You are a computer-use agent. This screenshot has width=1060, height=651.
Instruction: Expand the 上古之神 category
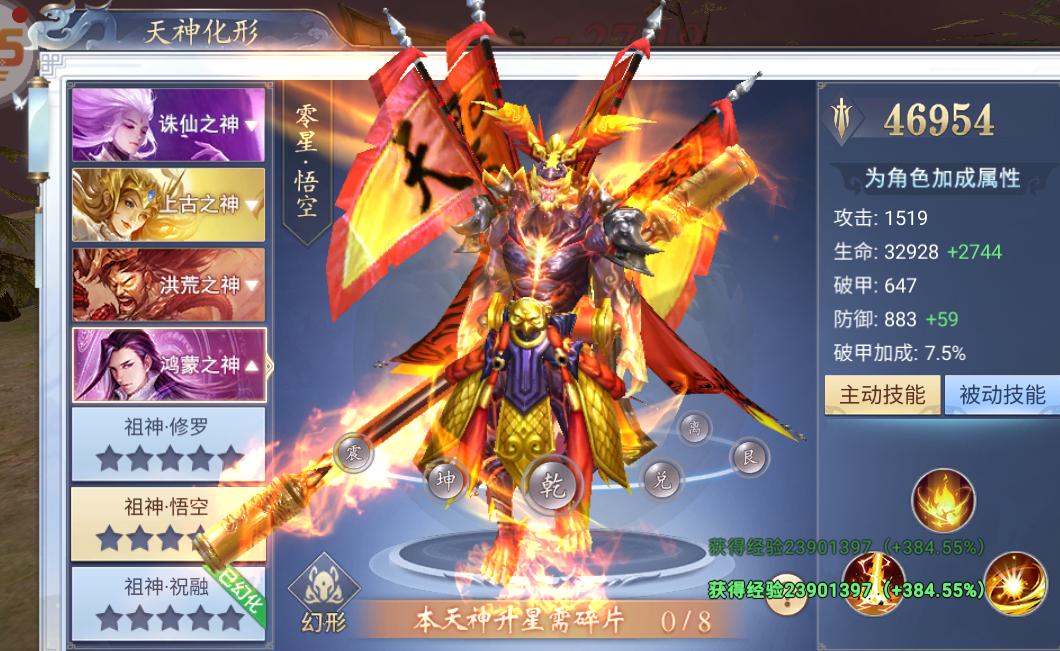pyautogui.click(x=168, y=205)
